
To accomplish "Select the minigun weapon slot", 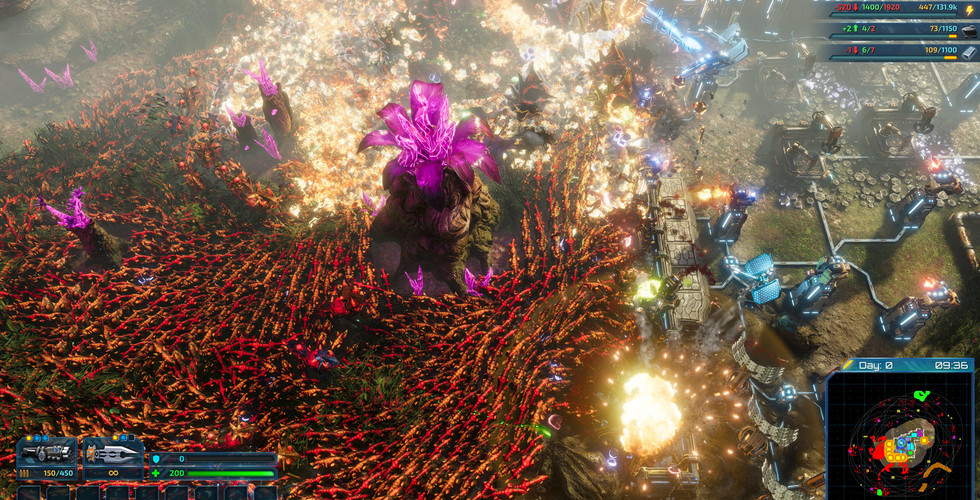I will tap(47, 453).
